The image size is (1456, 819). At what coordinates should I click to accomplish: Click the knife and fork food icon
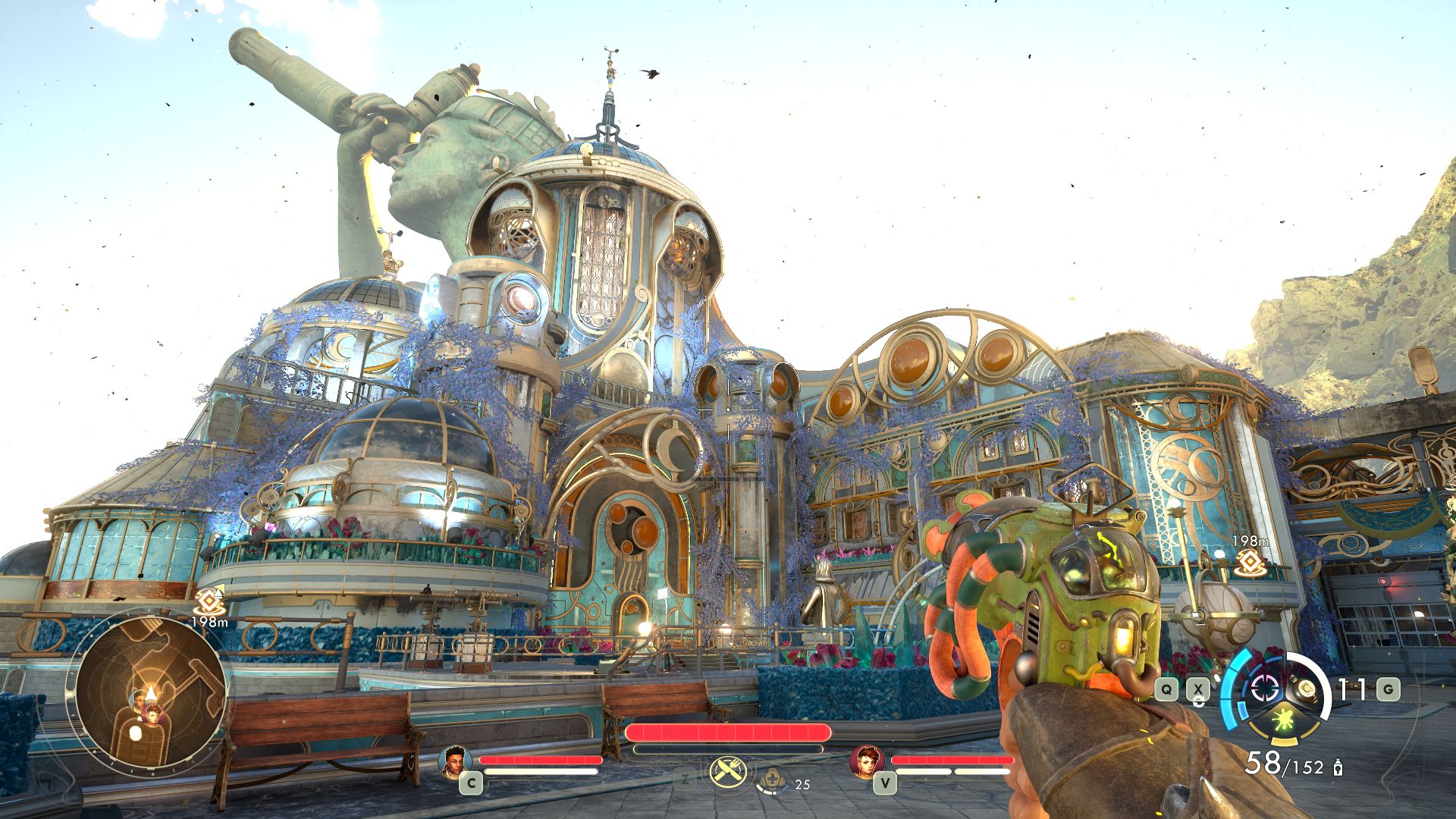(x=728, y=772)
